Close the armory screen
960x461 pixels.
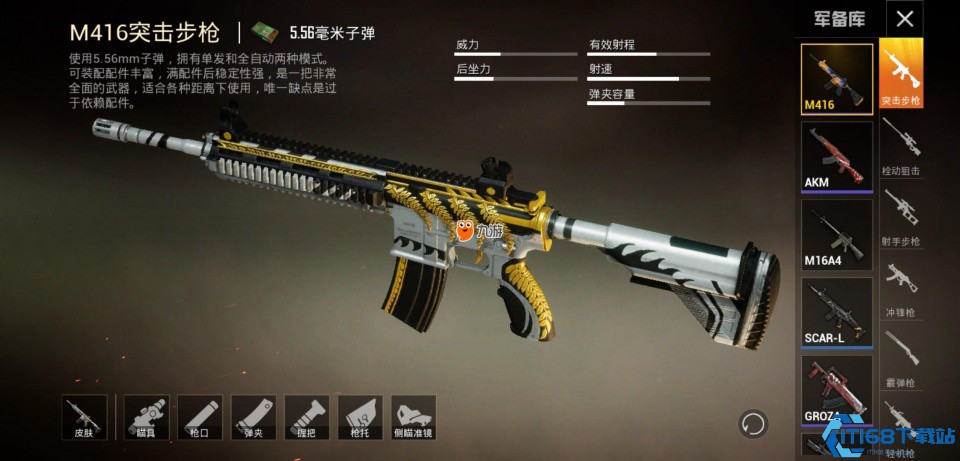point(905,18)
